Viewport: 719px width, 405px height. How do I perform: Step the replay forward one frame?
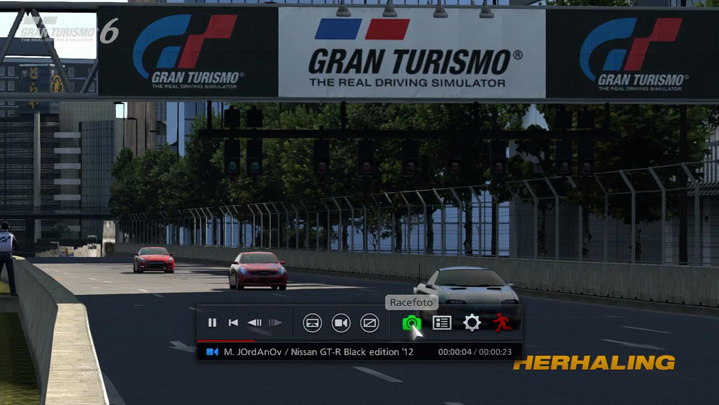[275, 323]
